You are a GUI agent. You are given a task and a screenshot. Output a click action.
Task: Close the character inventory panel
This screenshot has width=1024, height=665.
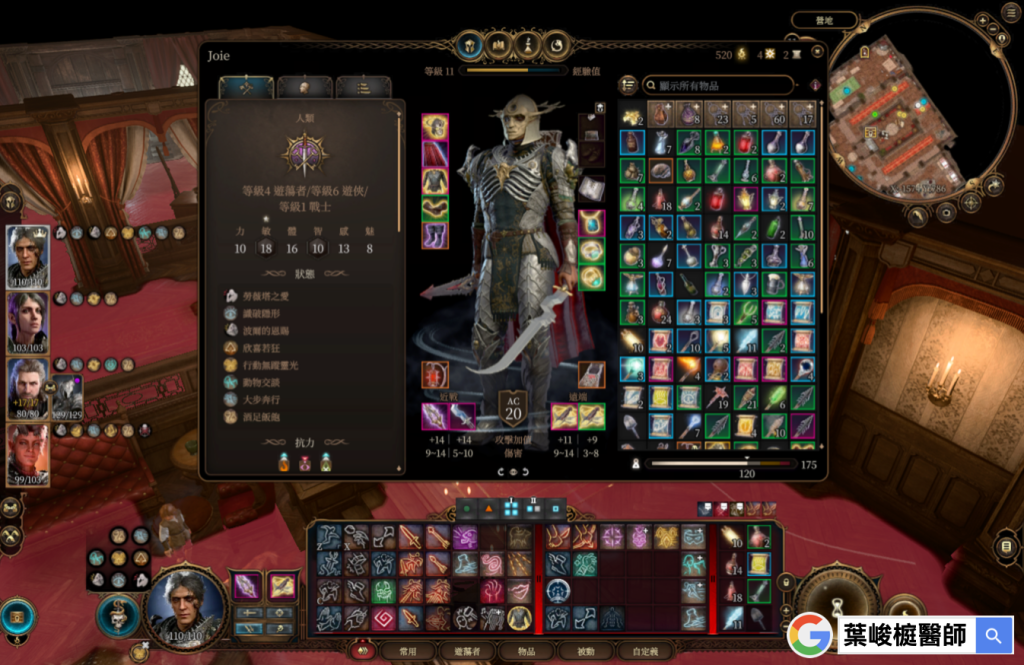click(x=818, y=50)
